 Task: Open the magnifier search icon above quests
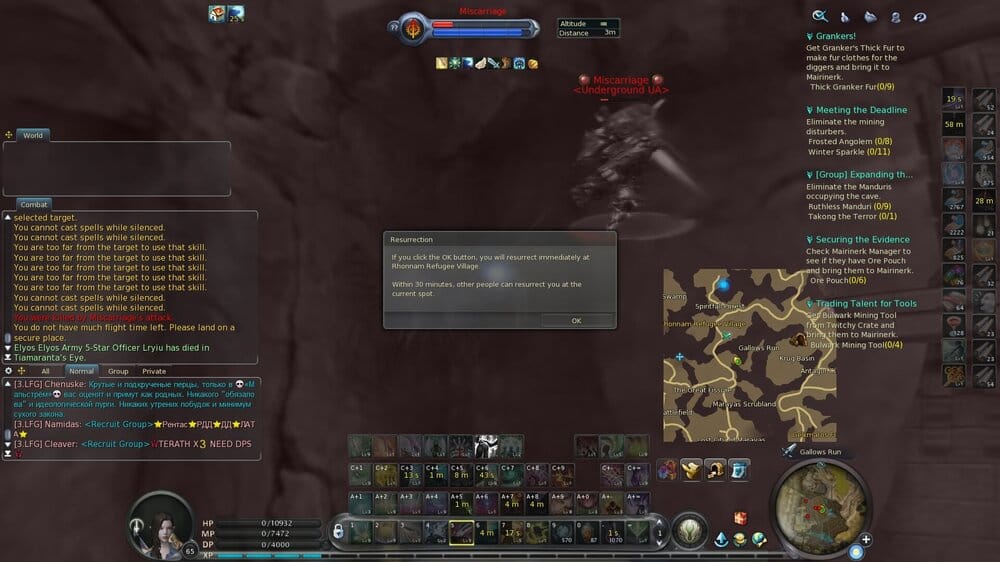pos(819,16)
